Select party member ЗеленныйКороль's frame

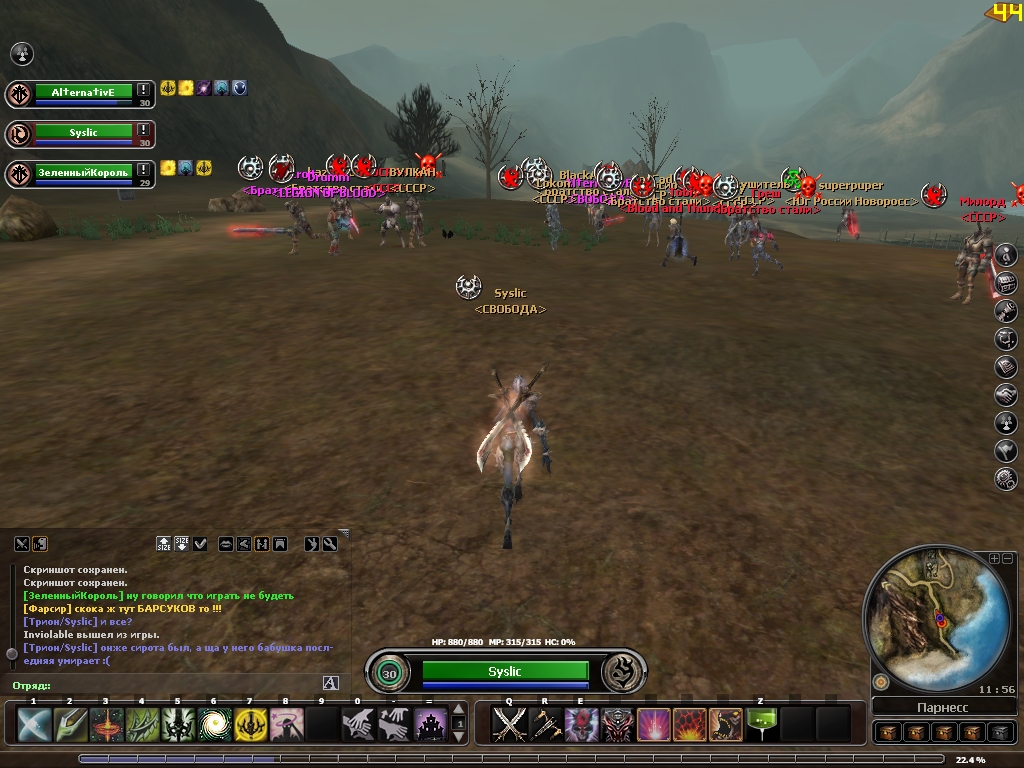(x=83, y=173)
